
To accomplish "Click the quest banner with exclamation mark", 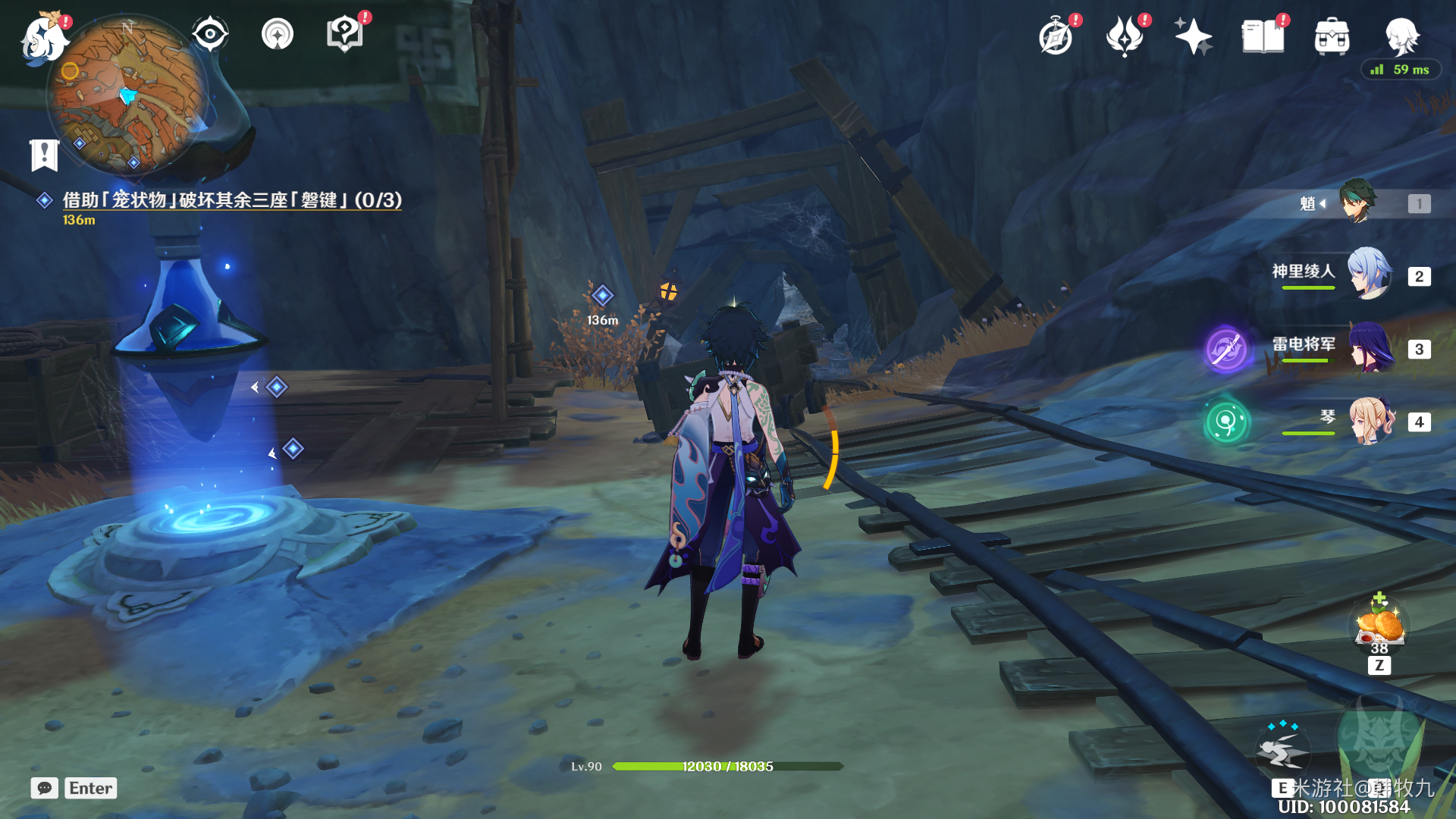I will 45,155.
